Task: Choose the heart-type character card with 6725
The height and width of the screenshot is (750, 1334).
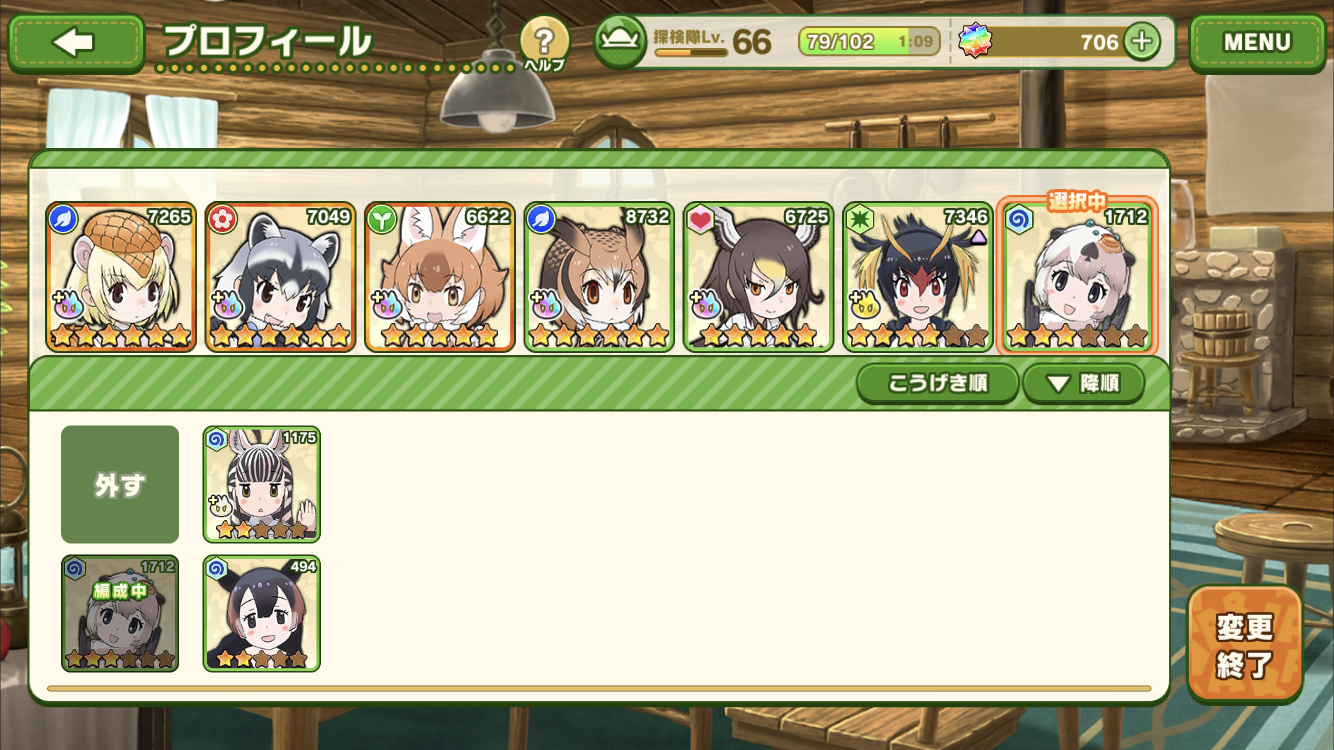Action: coord(758,277)
